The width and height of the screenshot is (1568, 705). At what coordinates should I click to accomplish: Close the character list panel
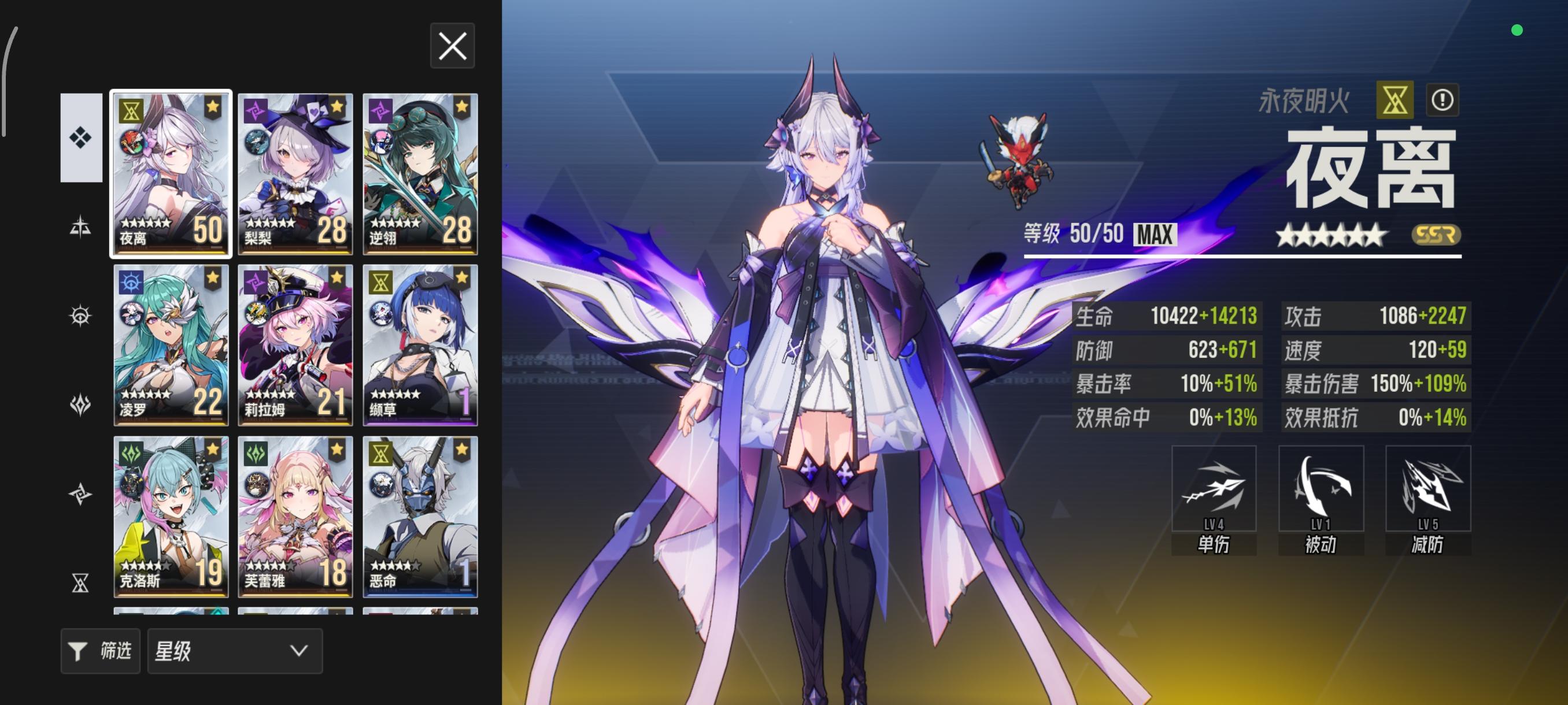(x=452, y=46)
